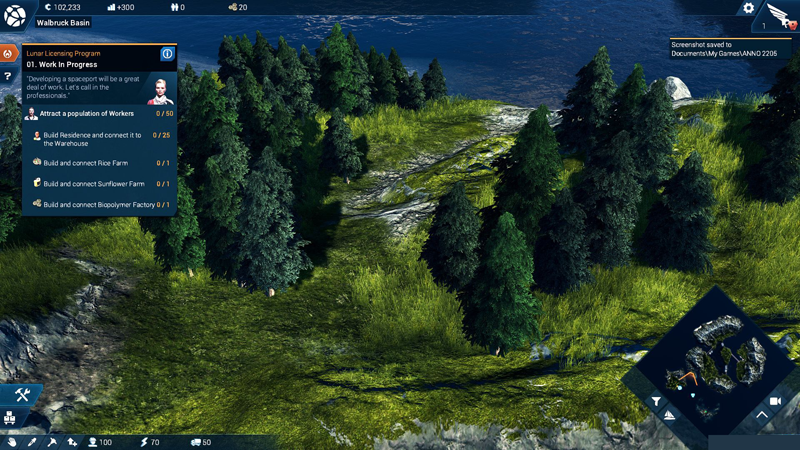The height and width of the screenshot is (450, 800).
Task: Click the sailboat ship button
Action: [x=670, y=415]
